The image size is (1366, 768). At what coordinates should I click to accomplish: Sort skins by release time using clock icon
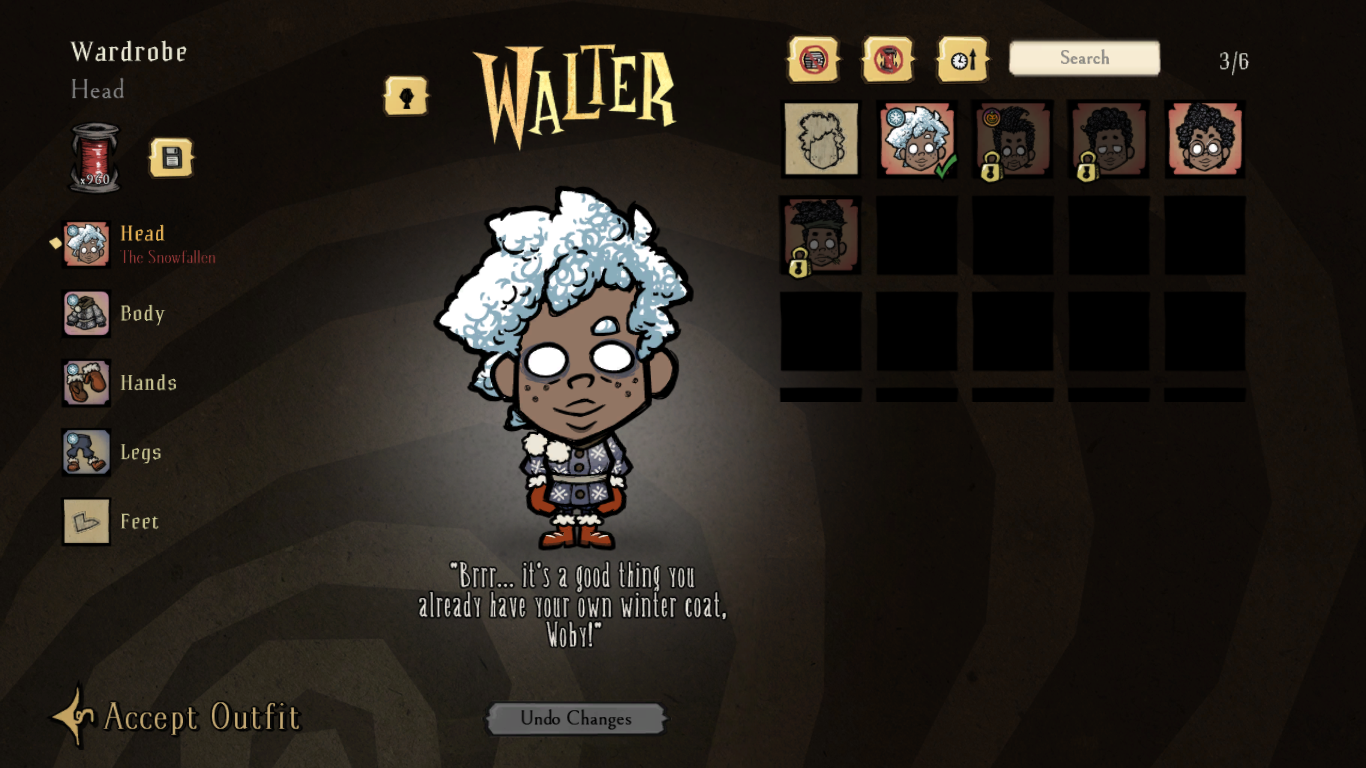[961, 58]
